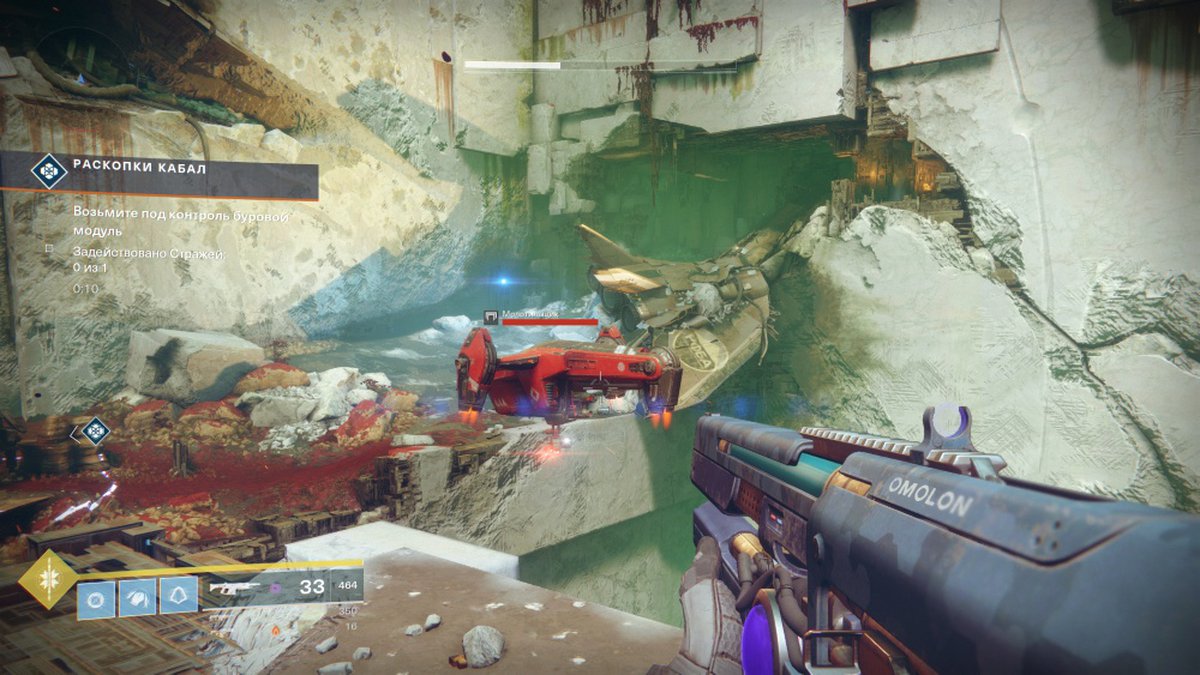Tick the Guardians engaged objective checkbox

coord(48,247)
